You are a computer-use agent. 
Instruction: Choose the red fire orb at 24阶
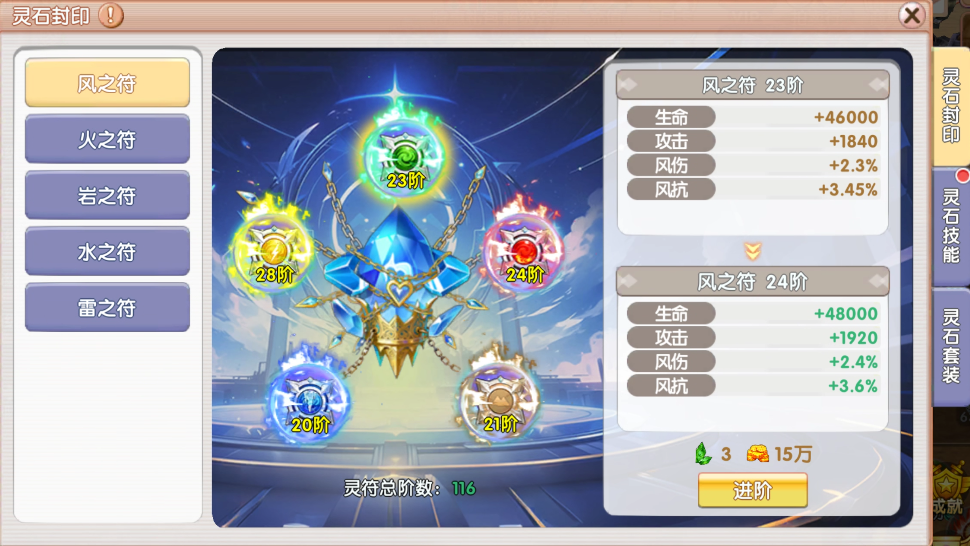[523, 251]
